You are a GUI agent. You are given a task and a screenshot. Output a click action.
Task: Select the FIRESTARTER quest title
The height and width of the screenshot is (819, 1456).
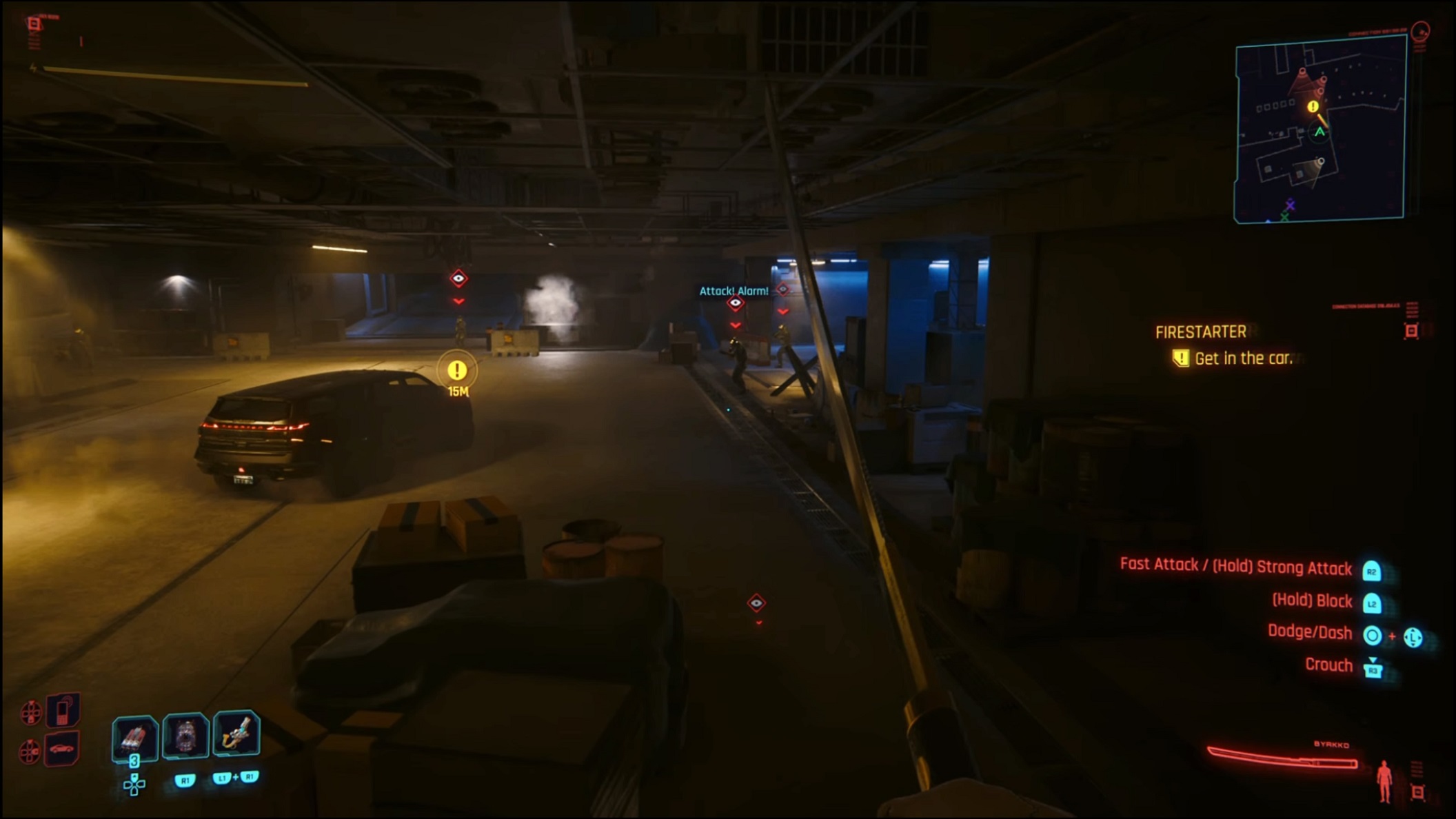1200,333
